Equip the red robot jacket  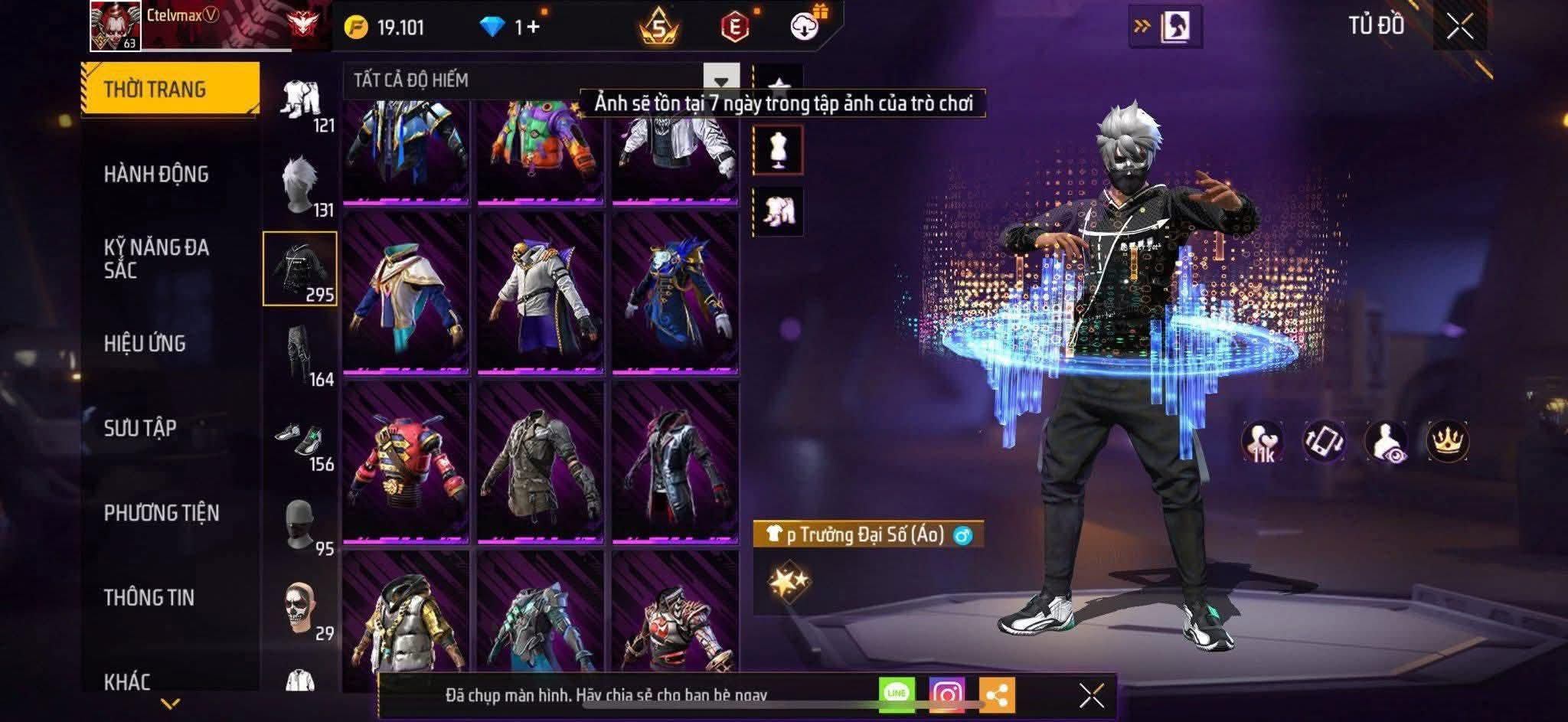pyautogui.click(x=406, y=462)
